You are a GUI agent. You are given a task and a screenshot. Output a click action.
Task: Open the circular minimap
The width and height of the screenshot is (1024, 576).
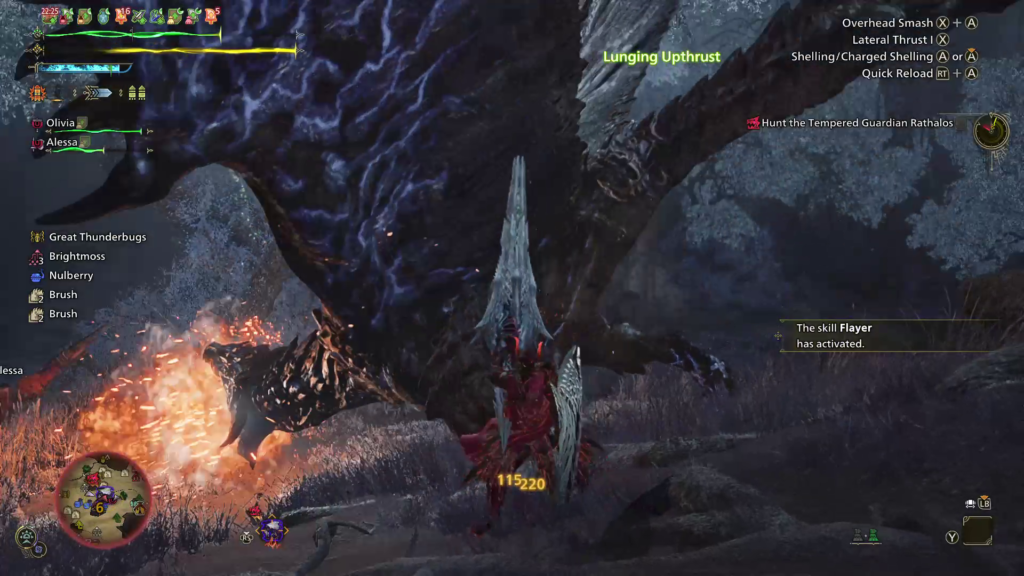tap(104, 498)
